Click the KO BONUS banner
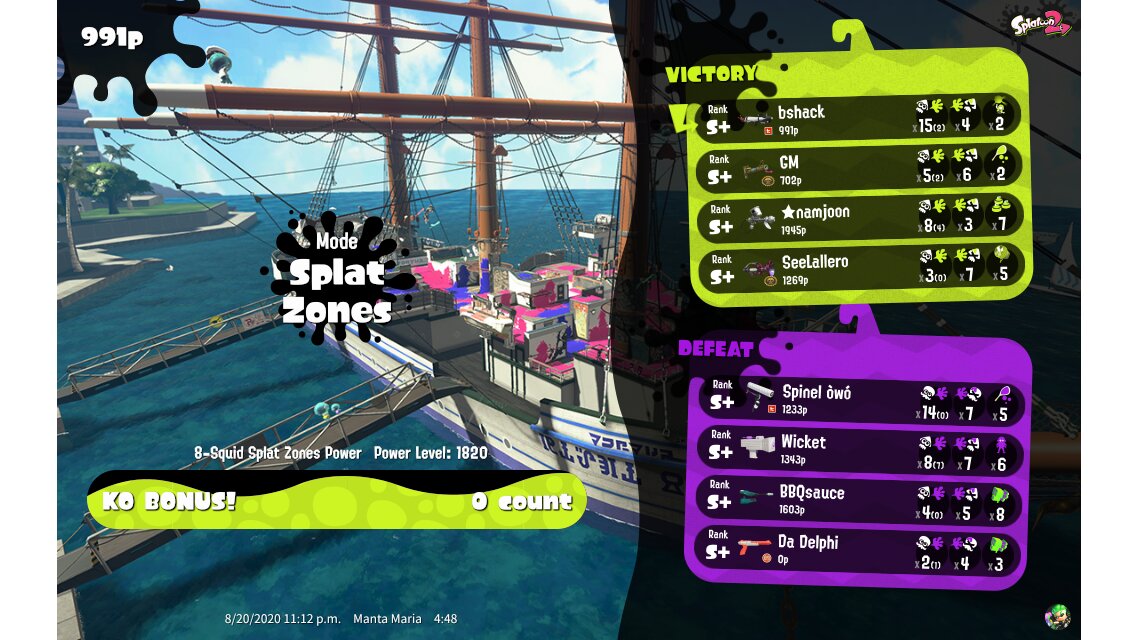The image size is (1138, 640). pos(336,500)
